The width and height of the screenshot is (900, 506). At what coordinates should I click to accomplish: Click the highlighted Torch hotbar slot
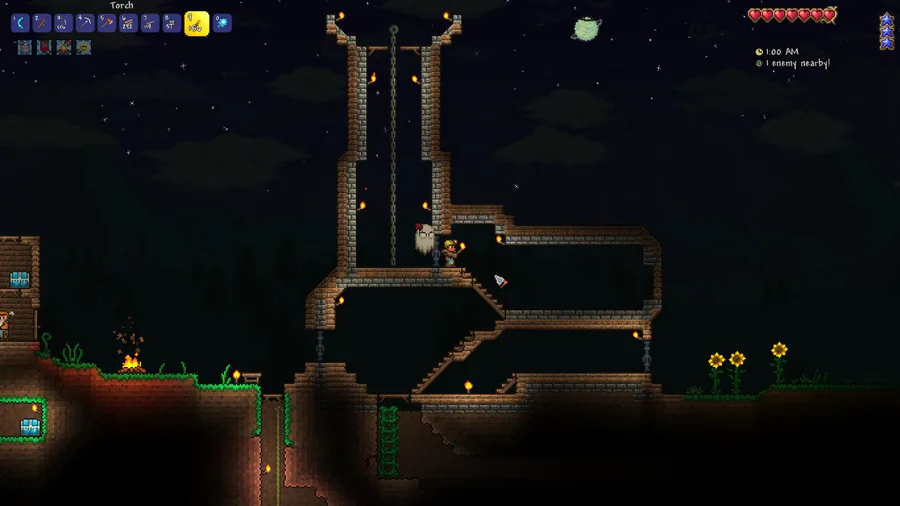tap(196, 23)
